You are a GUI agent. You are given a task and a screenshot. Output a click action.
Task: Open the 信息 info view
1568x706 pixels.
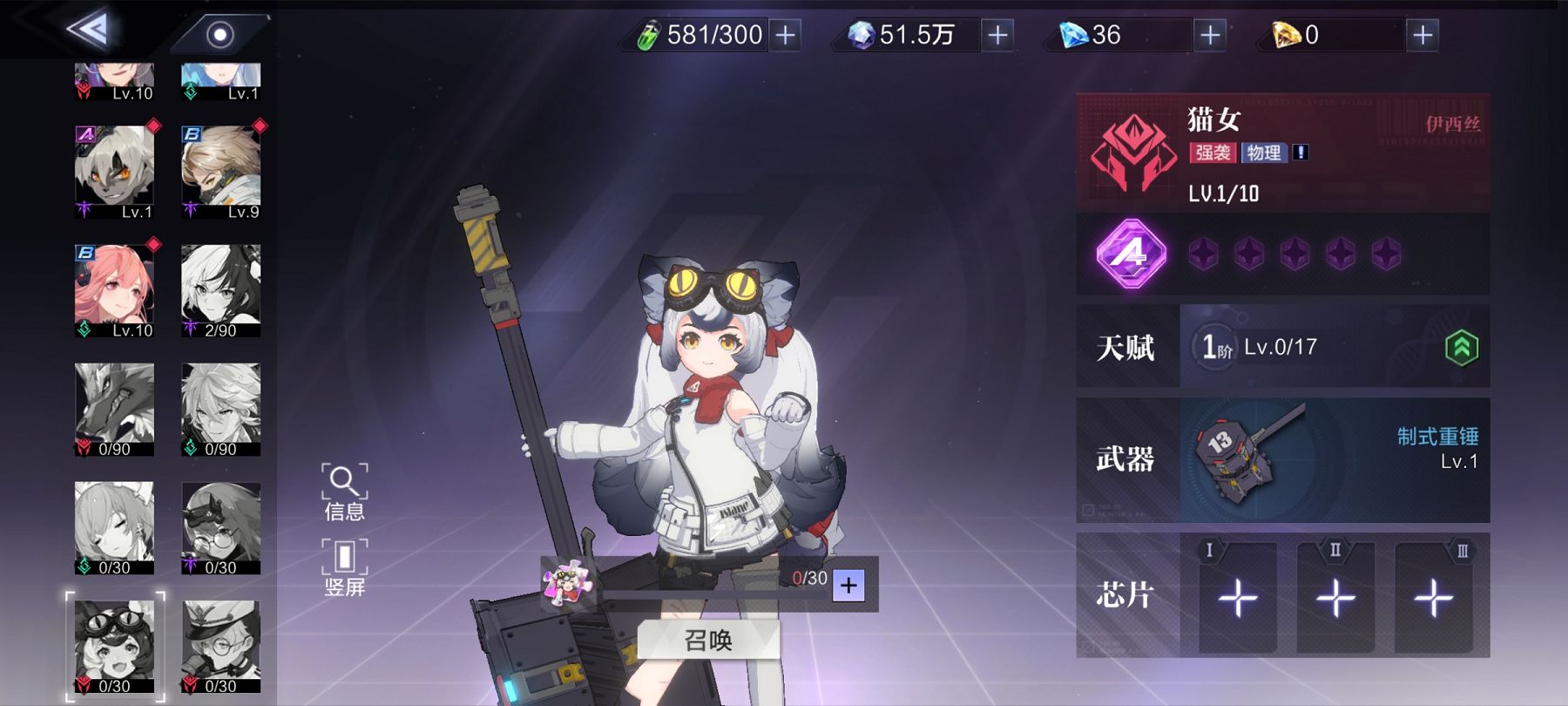pos(344,492)
